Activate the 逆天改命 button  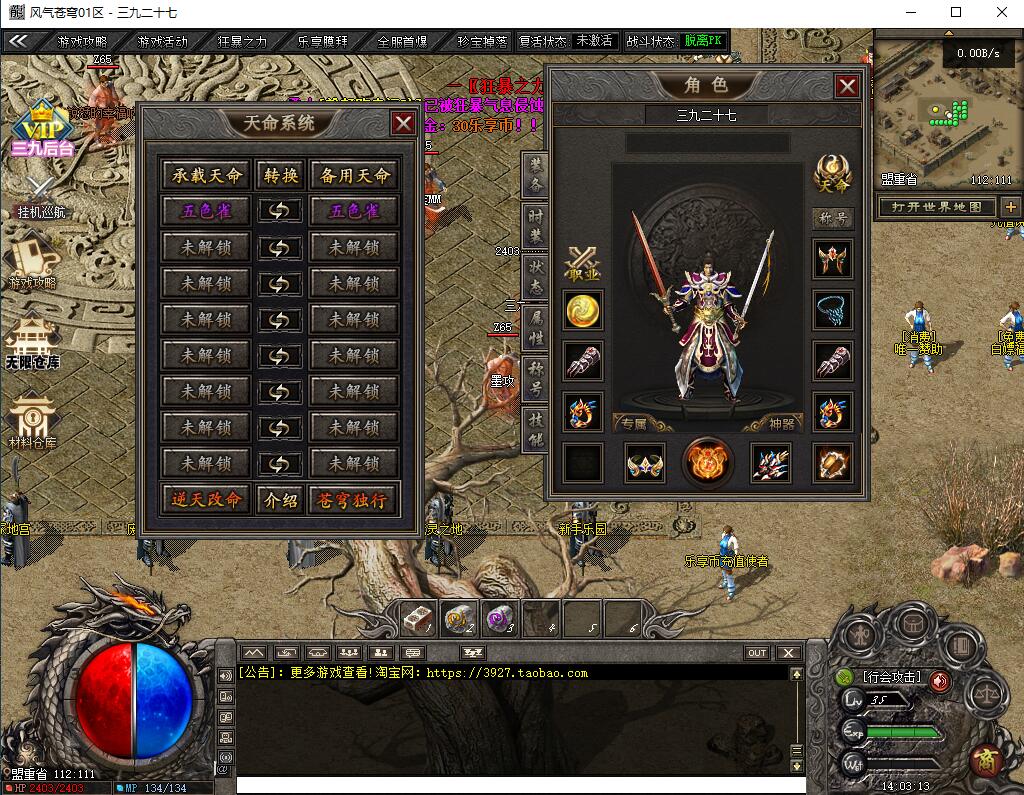[x=207, y=500]
